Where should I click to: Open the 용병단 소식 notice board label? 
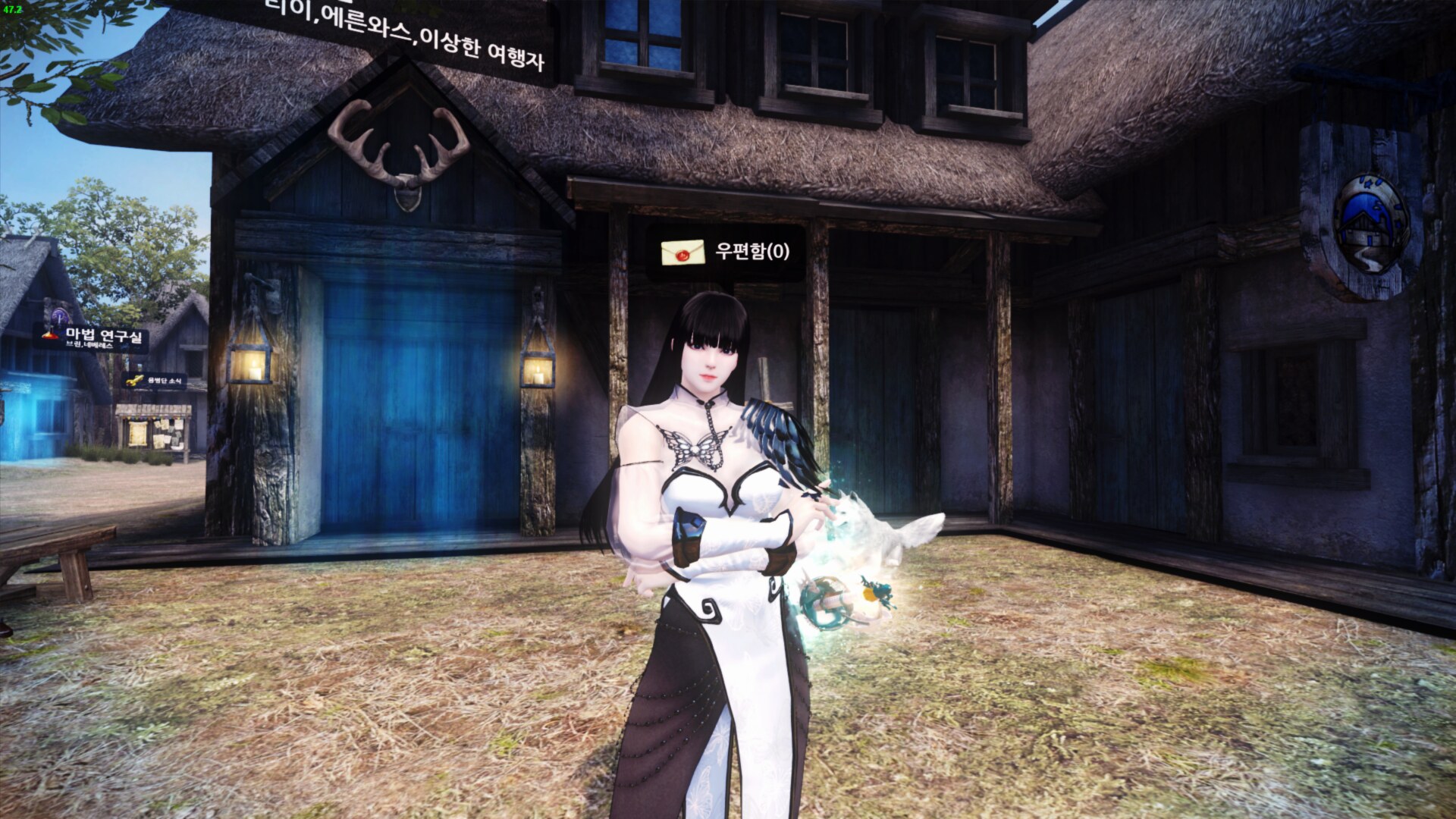155,381
